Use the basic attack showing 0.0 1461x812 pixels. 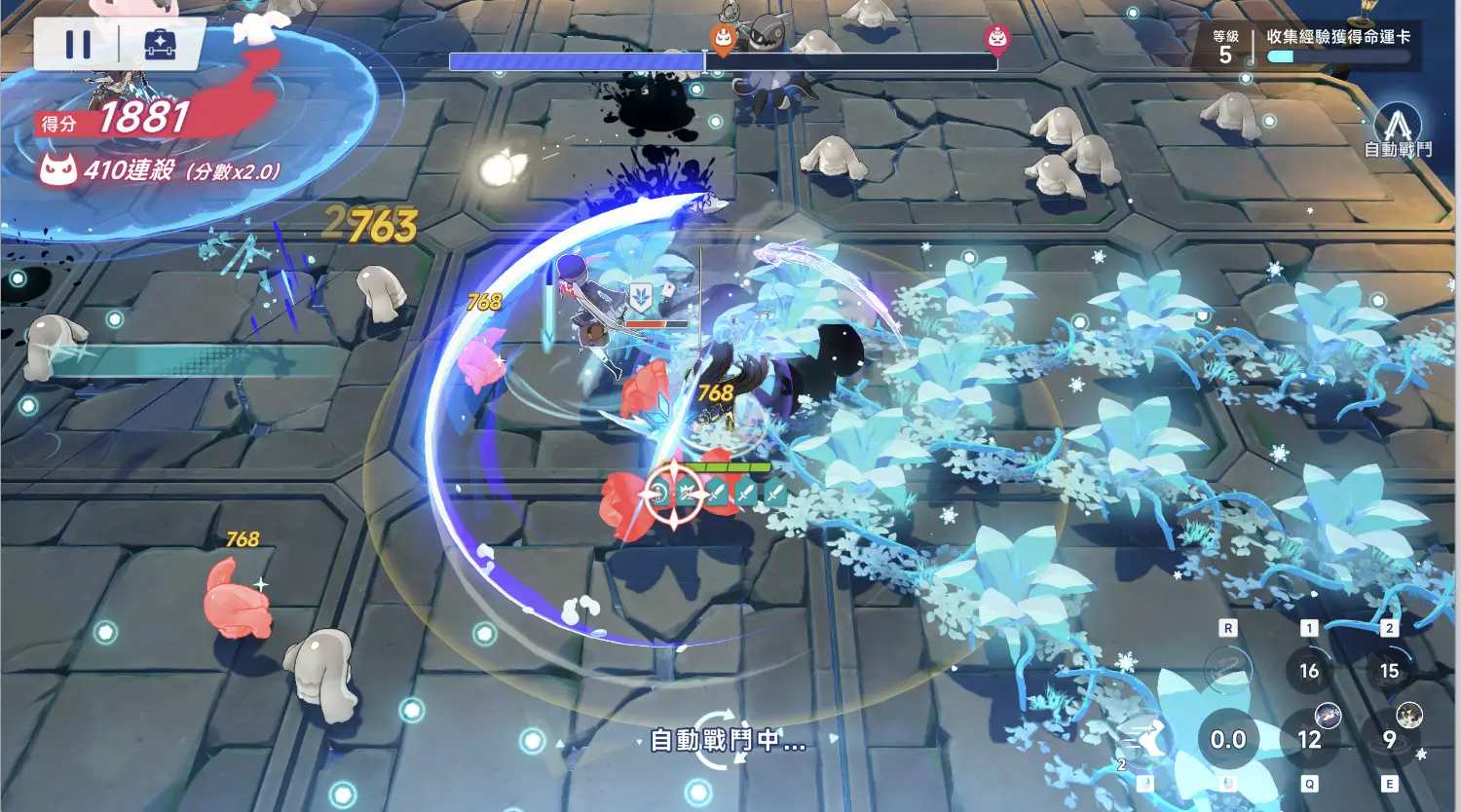pyautogui.click(x=1227, y=740)
